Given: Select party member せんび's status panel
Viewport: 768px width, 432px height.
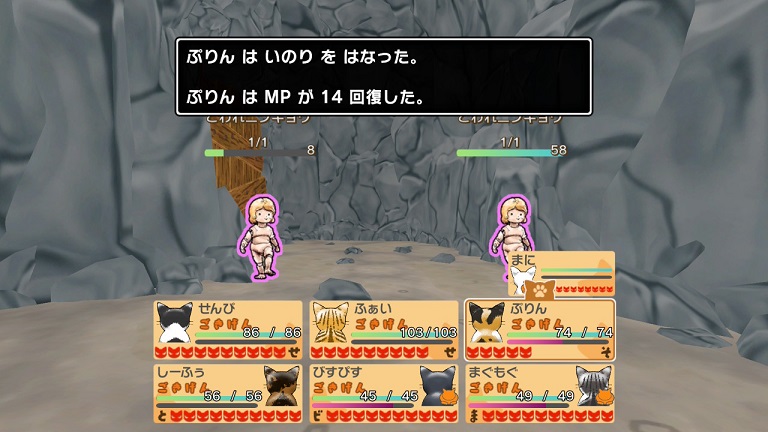Looking at the screenshot, I should [x=228, y=330].
